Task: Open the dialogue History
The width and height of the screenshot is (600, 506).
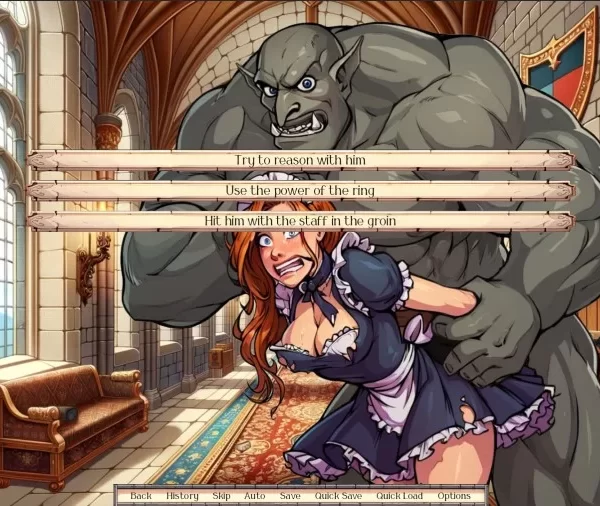Action: click(x=182, y=496)
